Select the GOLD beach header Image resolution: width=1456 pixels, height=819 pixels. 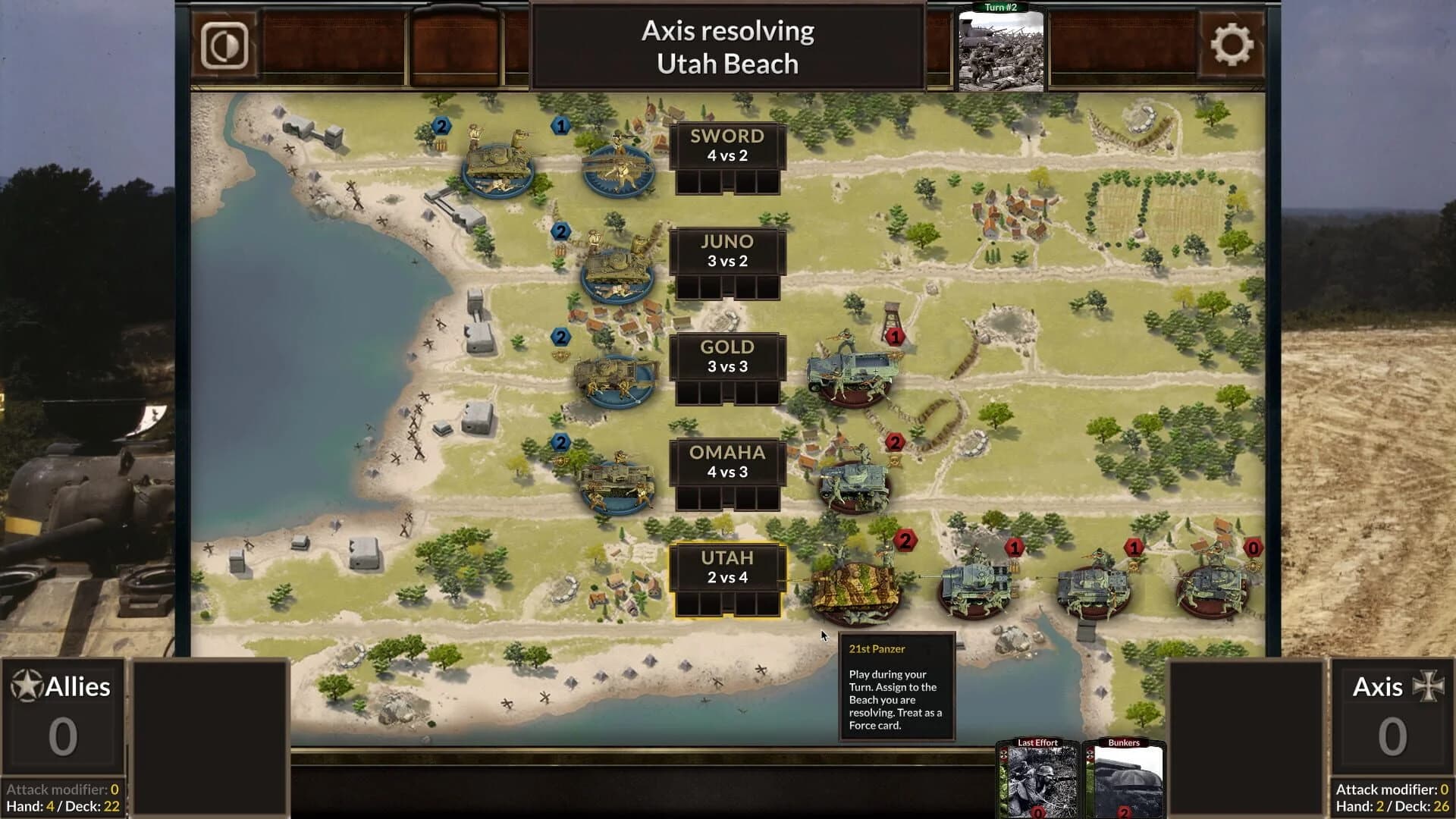pyautogui.click(x=726, y=347)
